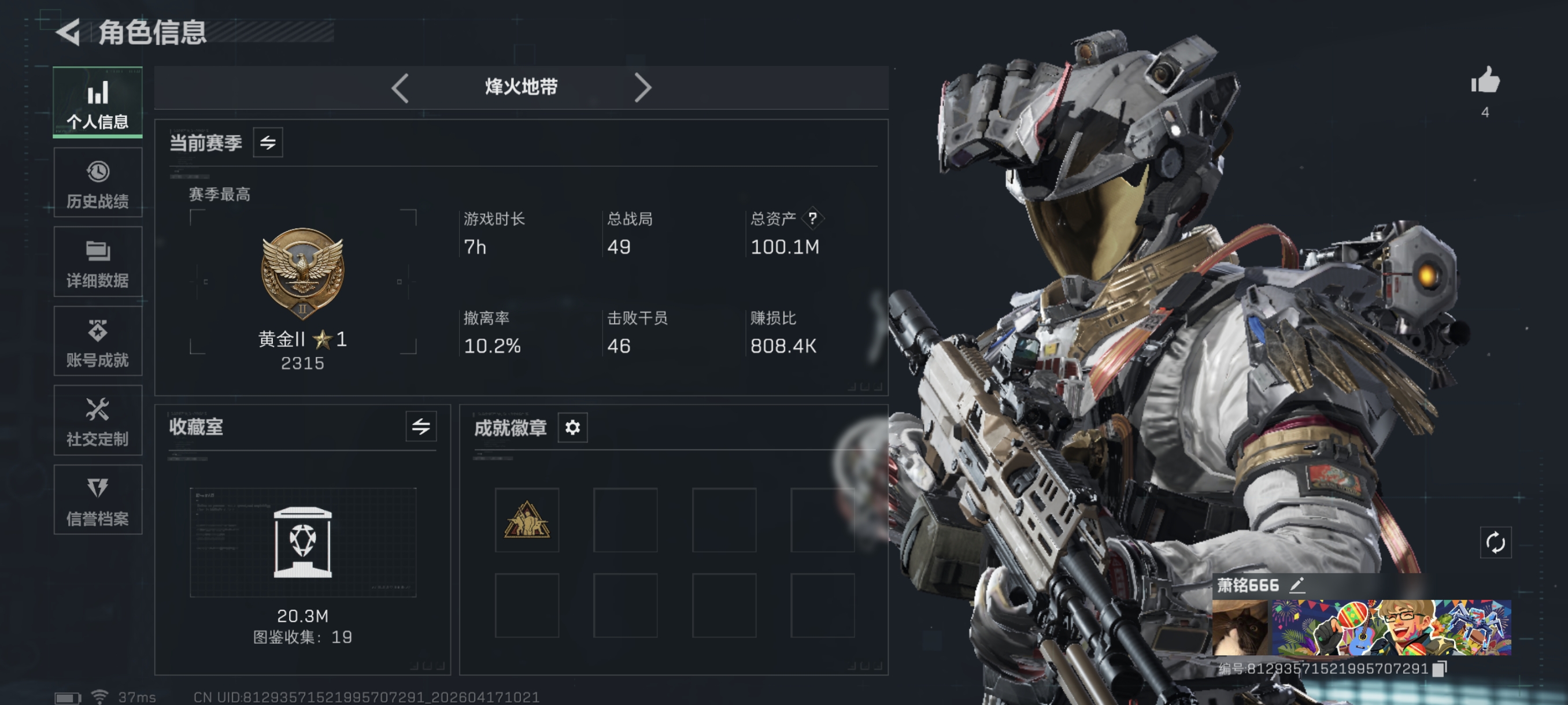Open 成就徽章 gear settings

[x=572, y=428]
